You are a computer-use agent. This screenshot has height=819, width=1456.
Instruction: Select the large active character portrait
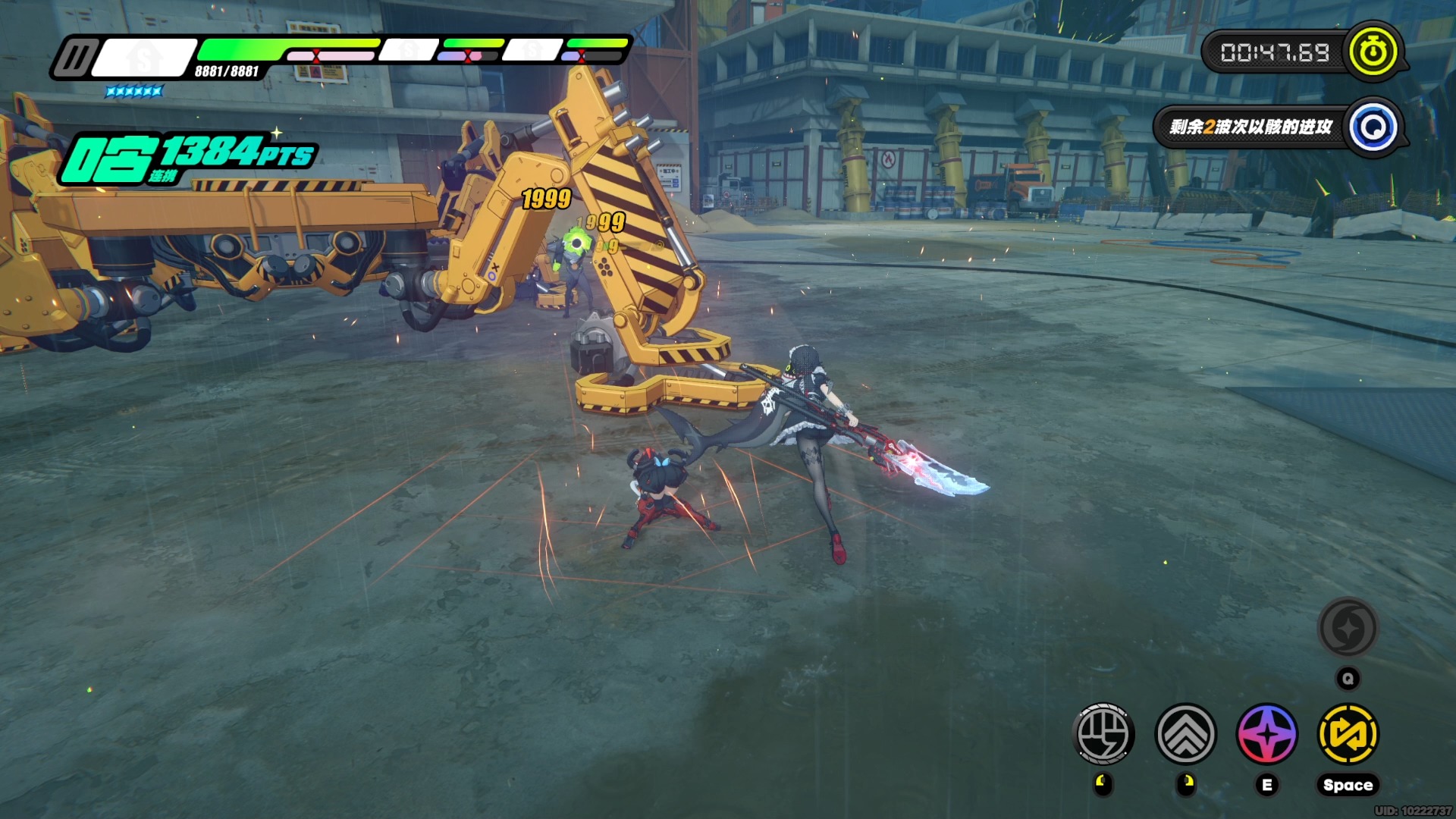[144, 58]
